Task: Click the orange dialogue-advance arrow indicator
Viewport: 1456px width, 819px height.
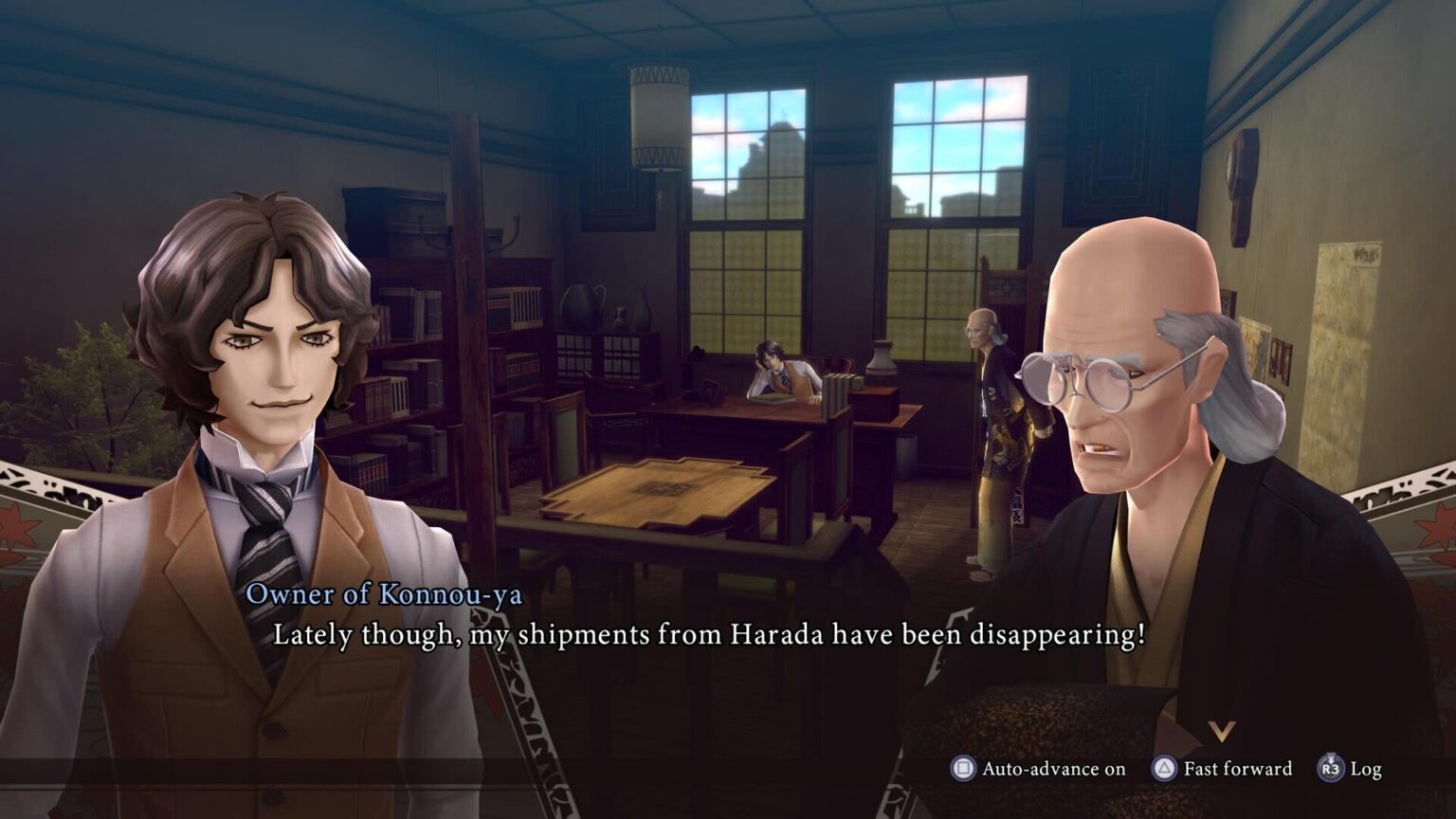Action: point(1223,730)
